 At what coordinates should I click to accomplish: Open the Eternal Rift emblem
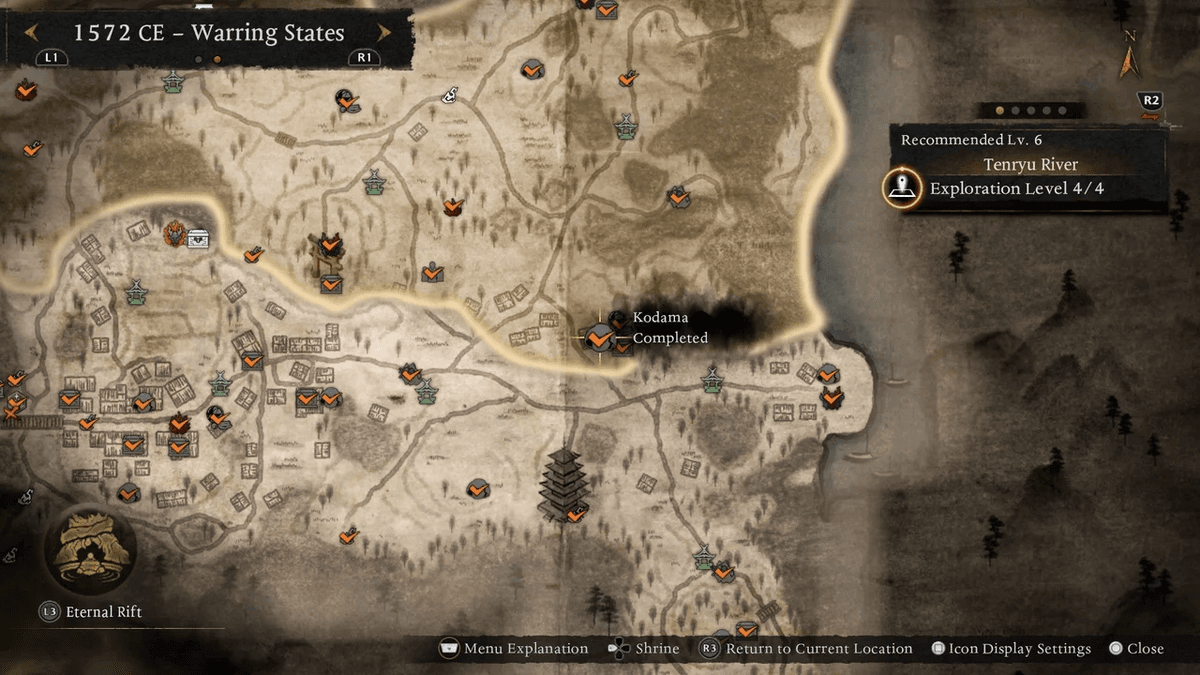tap(90, 549)
